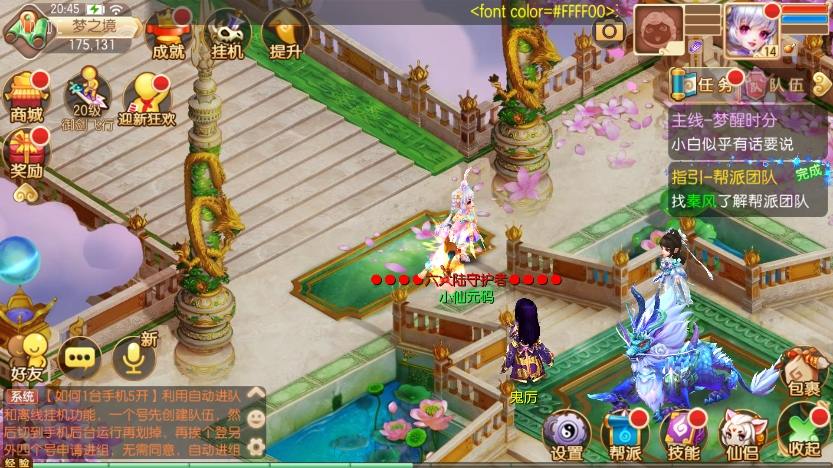Switch to the 任务 quest tab
The height and width of the screenshot is (468, 833).
point(704,85)
